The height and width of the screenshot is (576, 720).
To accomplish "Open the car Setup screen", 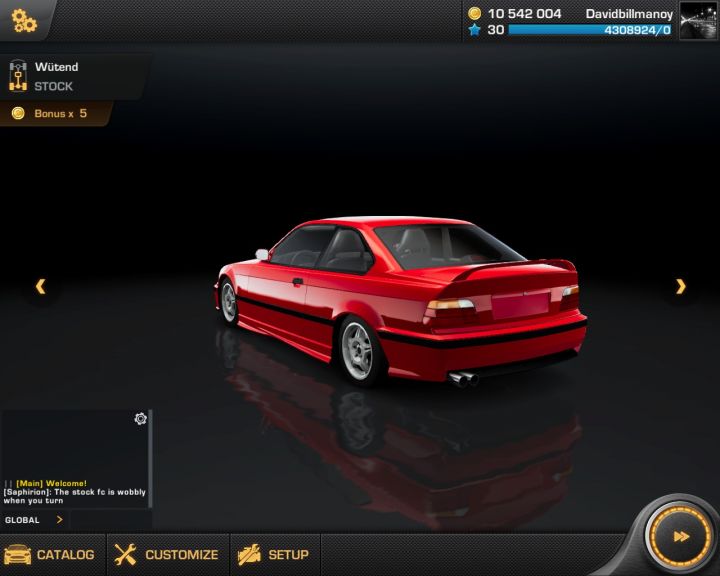I will click(x=273, y=554).
